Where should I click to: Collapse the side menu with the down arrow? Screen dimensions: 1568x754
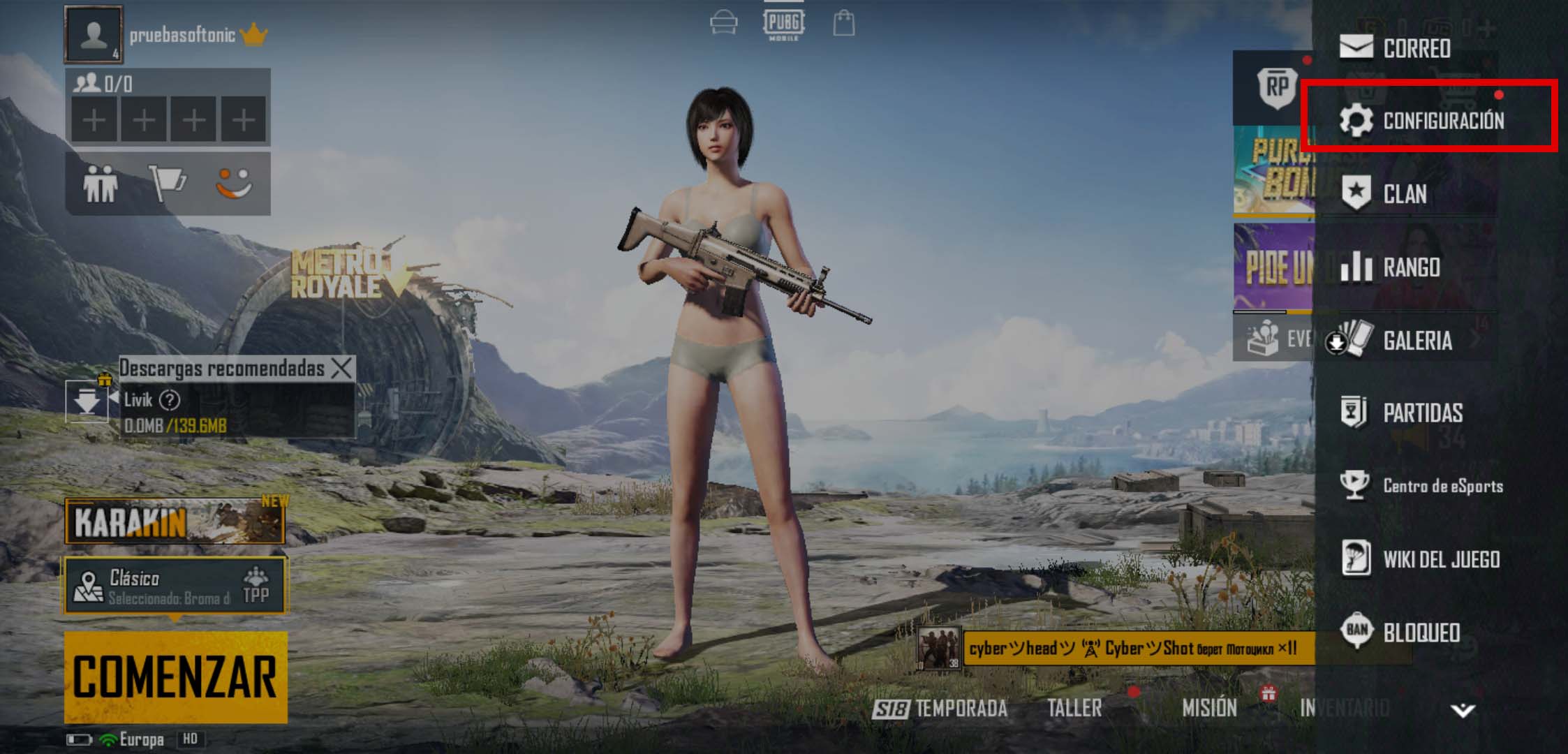tap(1463, 711)
